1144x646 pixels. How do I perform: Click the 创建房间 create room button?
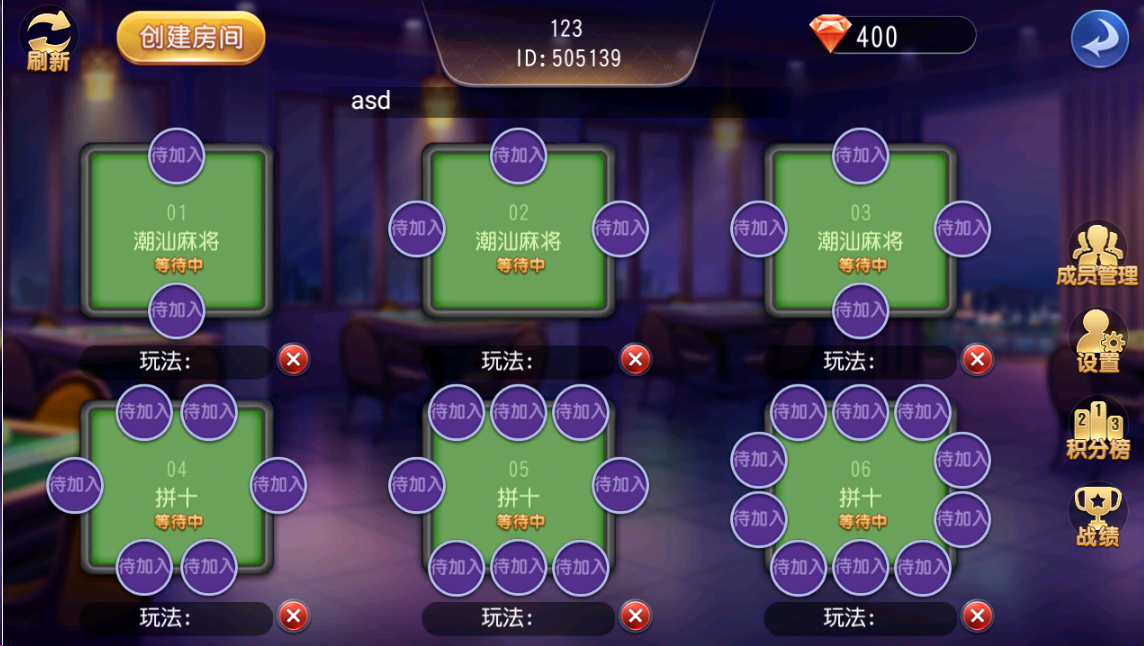click(191, 38)
